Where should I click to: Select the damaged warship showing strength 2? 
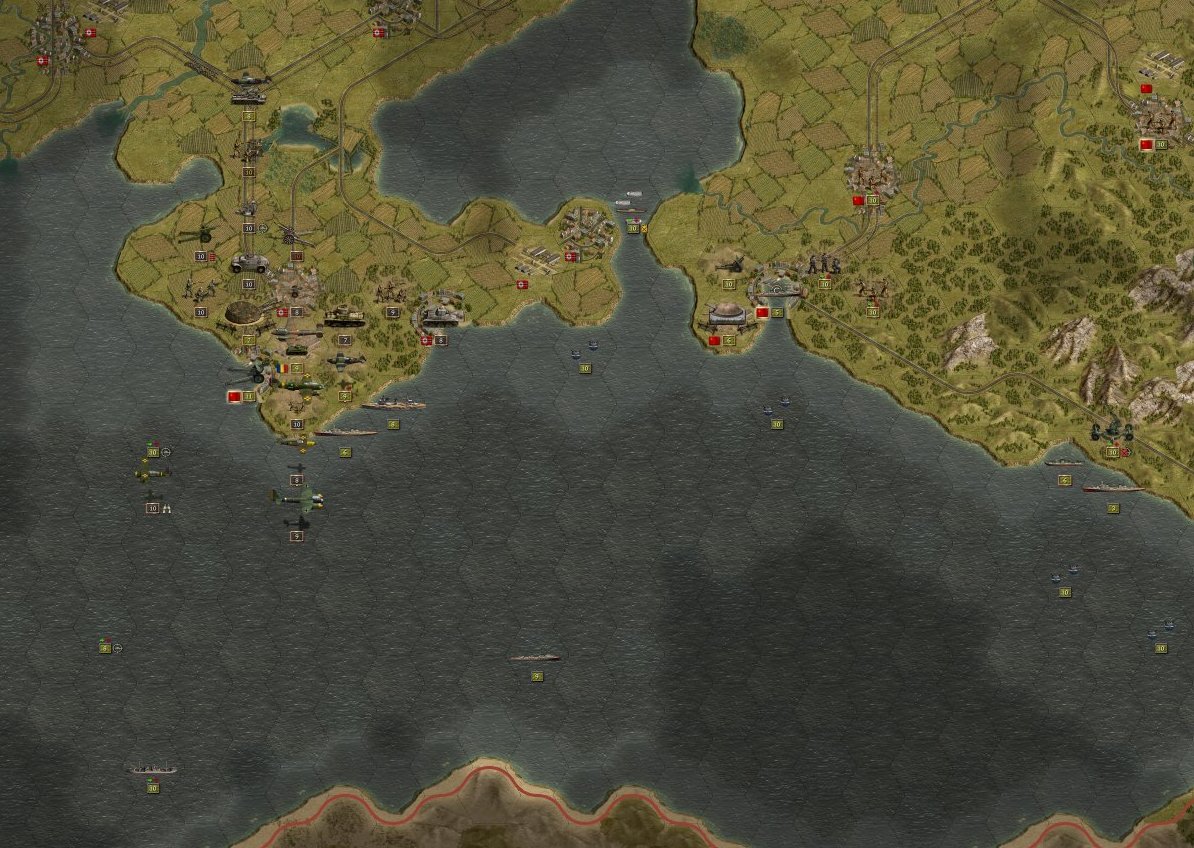point(1111,489)
